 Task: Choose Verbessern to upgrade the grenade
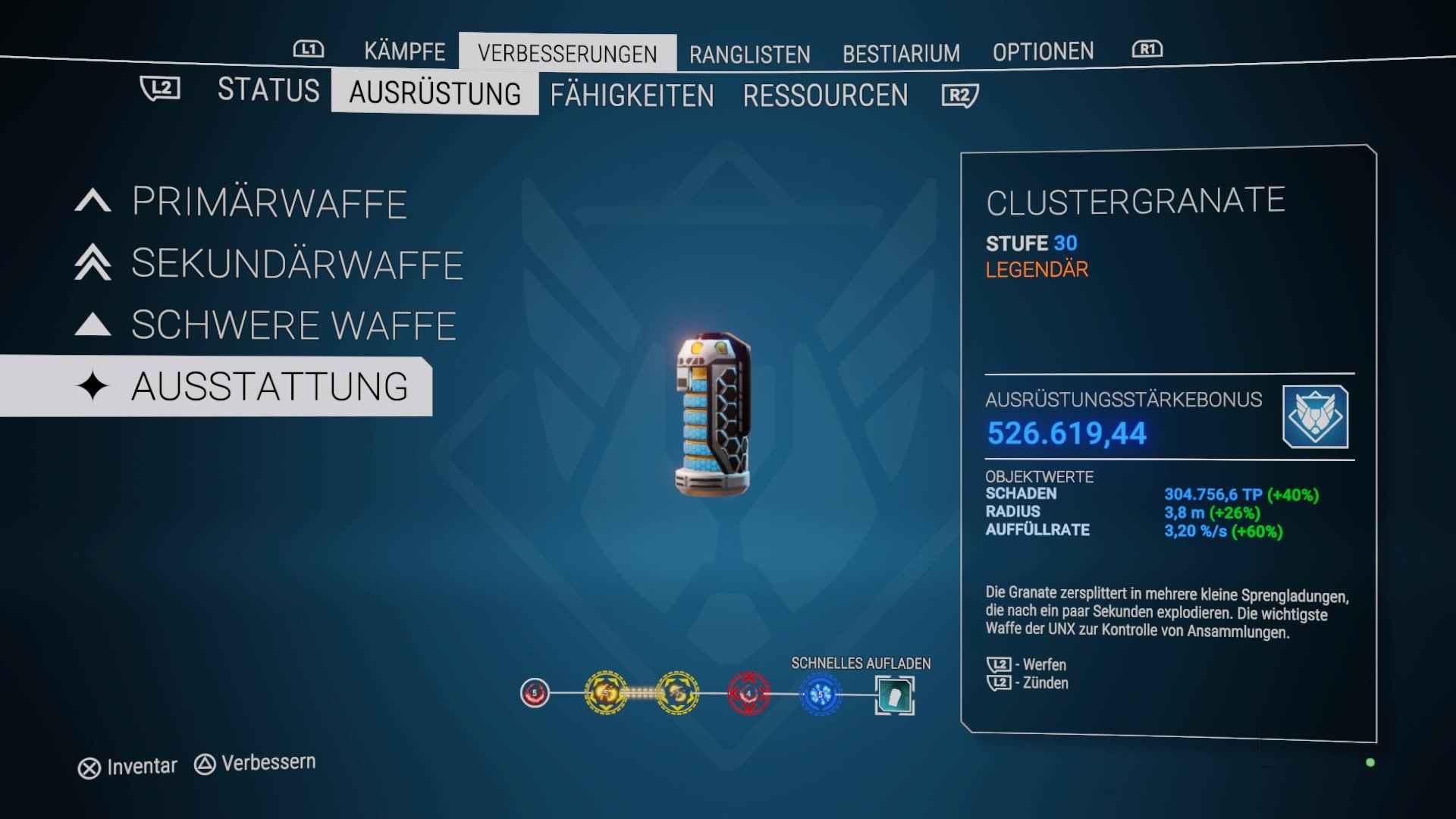[266, 762]
